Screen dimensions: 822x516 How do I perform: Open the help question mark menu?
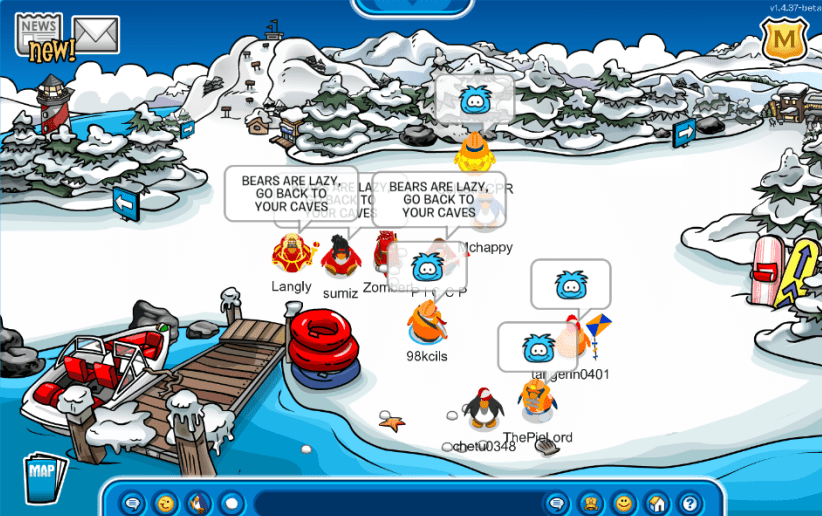(x=689, y=502)
